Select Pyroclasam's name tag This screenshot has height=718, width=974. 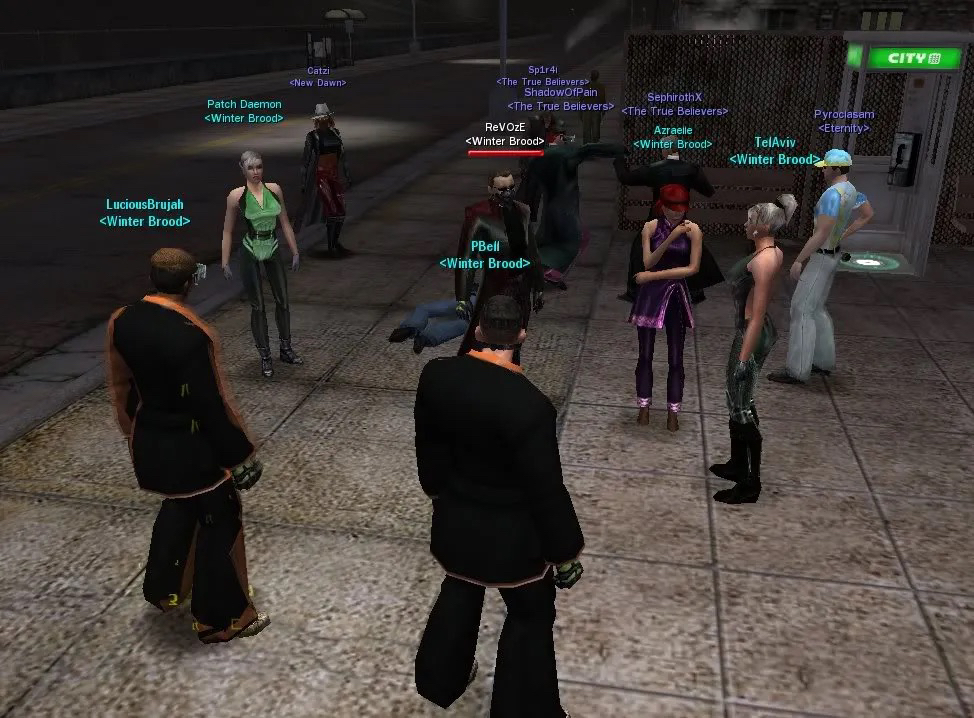coord(844,115)
